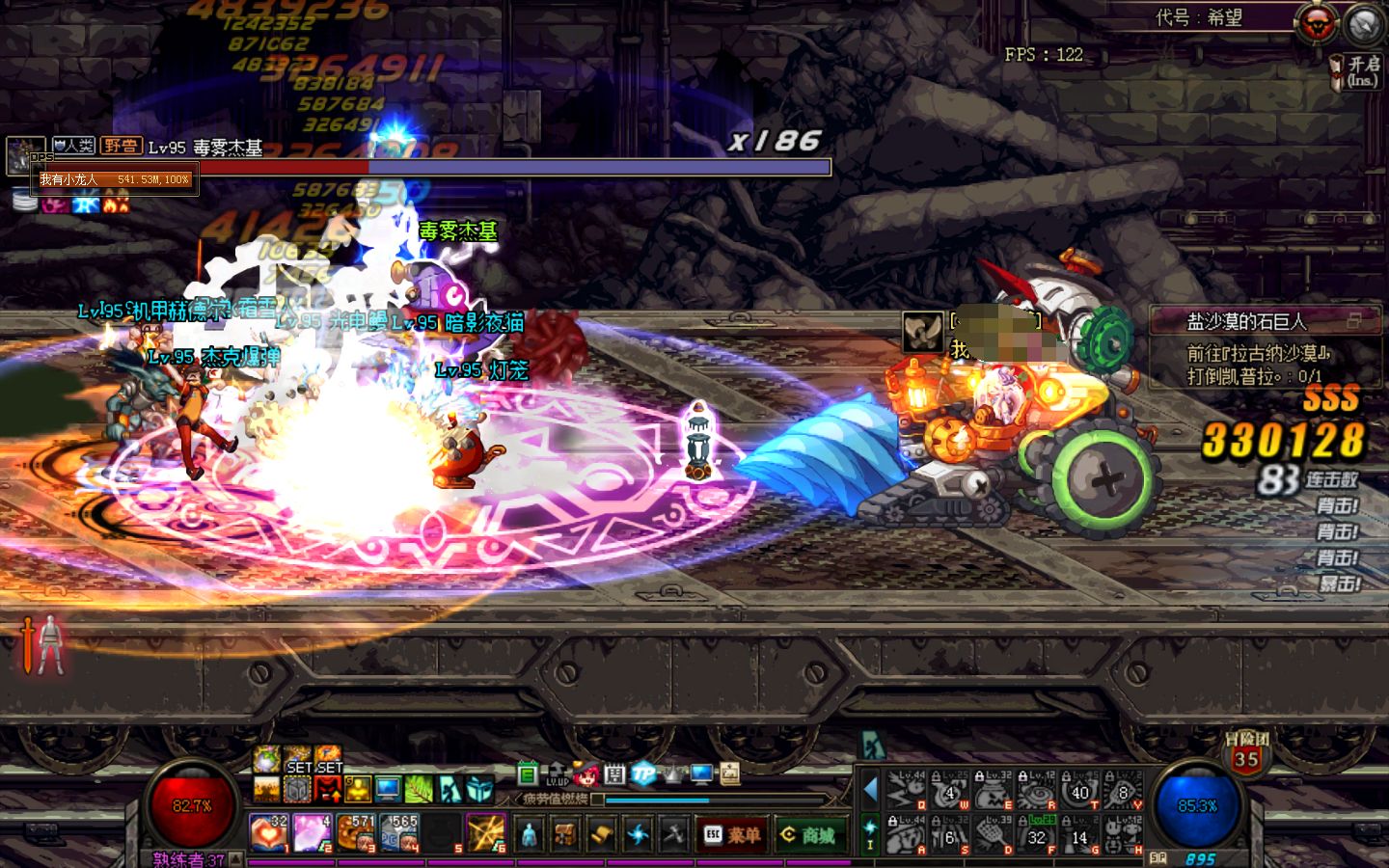Click the 商城 shop button
Screen dimensions: 1389x868
[810, 835]
